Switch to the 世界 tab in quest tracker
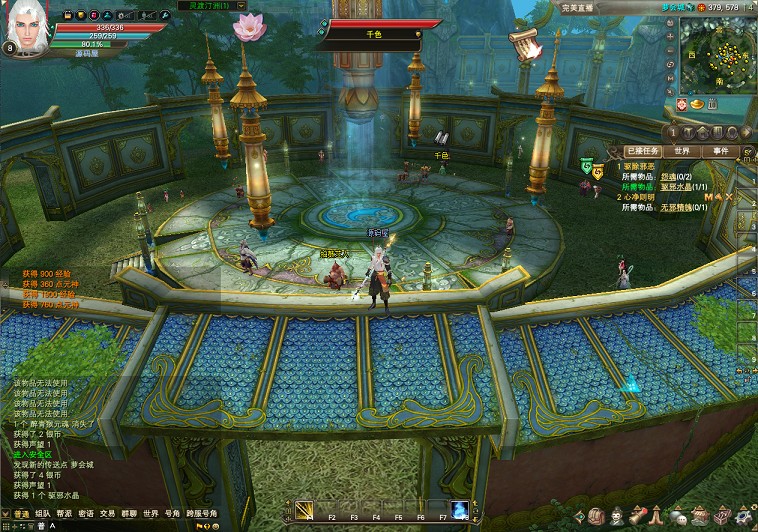Image resolution: width=758 pixels, height=532 pixels. tap(681, 151)
